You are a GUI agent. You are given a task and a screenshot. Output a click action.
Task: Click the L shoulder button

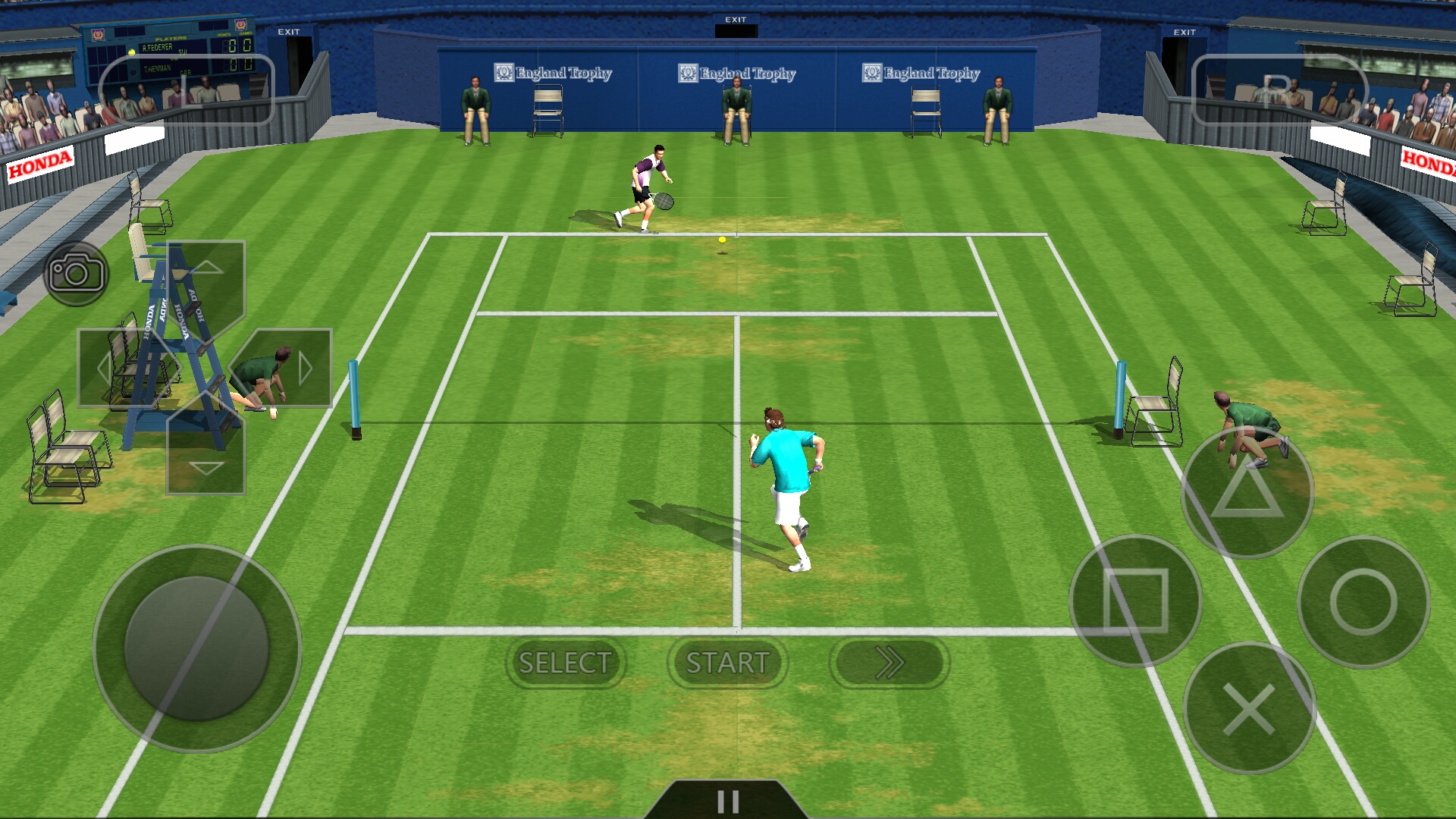pyautogui.click(x=187, y=89)
